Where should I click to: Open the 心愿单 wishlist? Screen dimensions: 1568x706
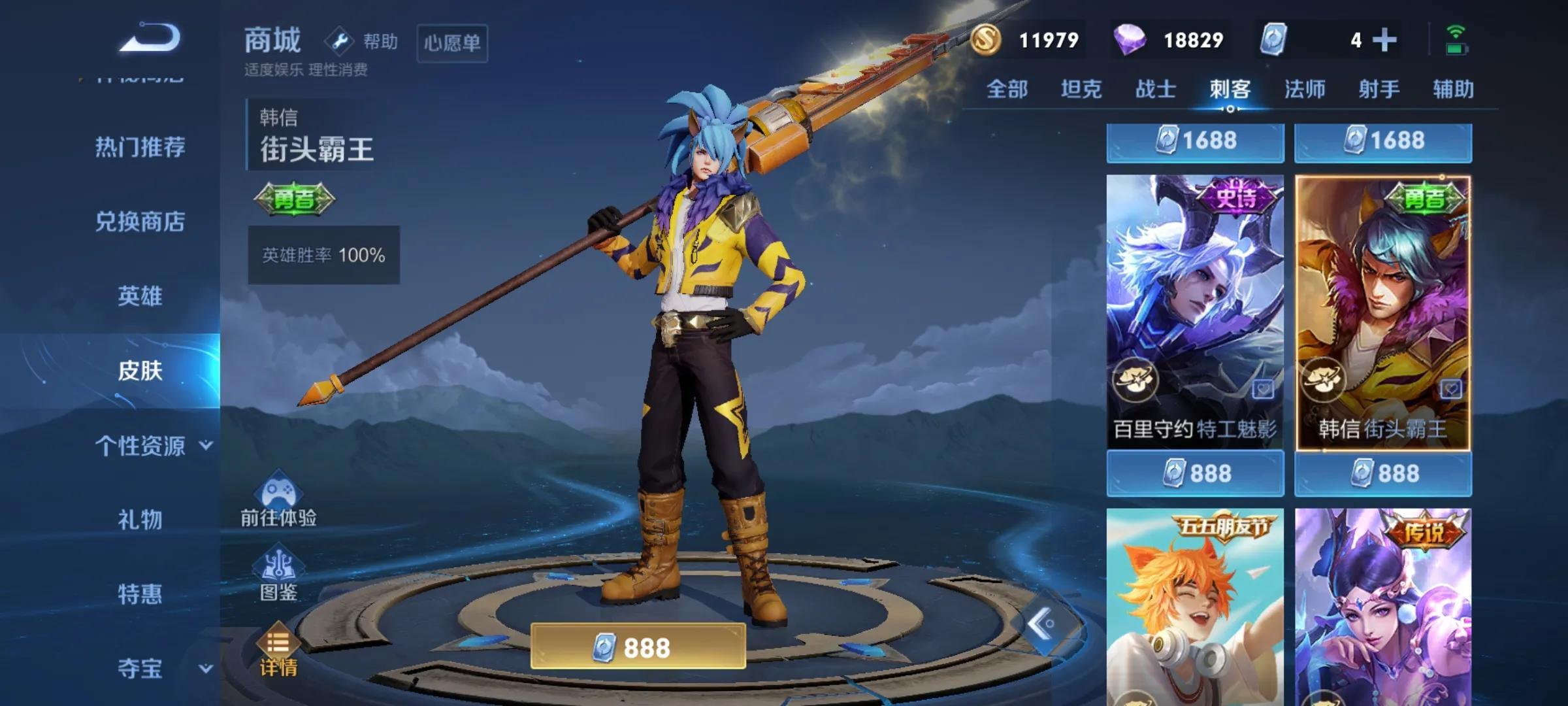click(x=452, y=43)
